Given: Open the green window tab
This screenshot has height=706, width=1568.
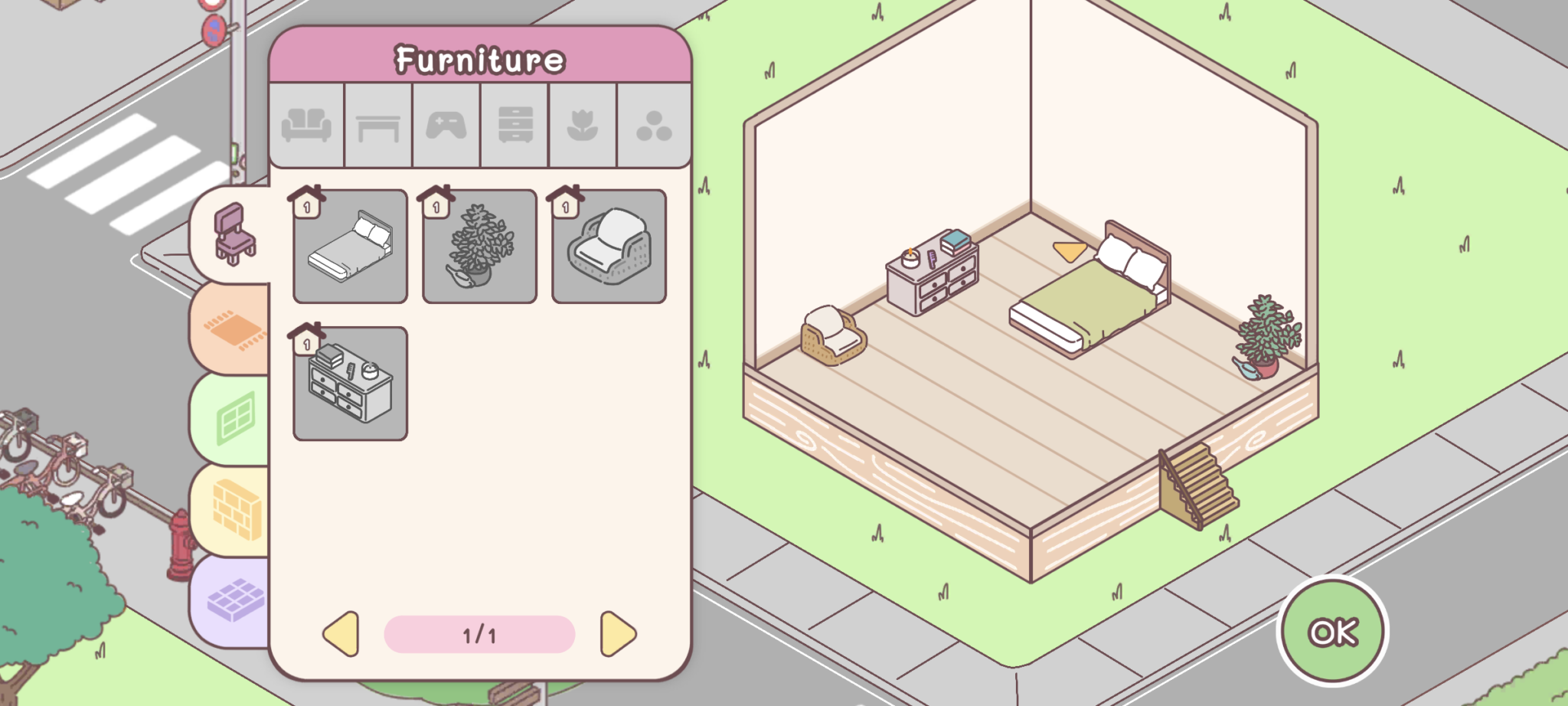Looking at the screenshot, I should 234,419.
